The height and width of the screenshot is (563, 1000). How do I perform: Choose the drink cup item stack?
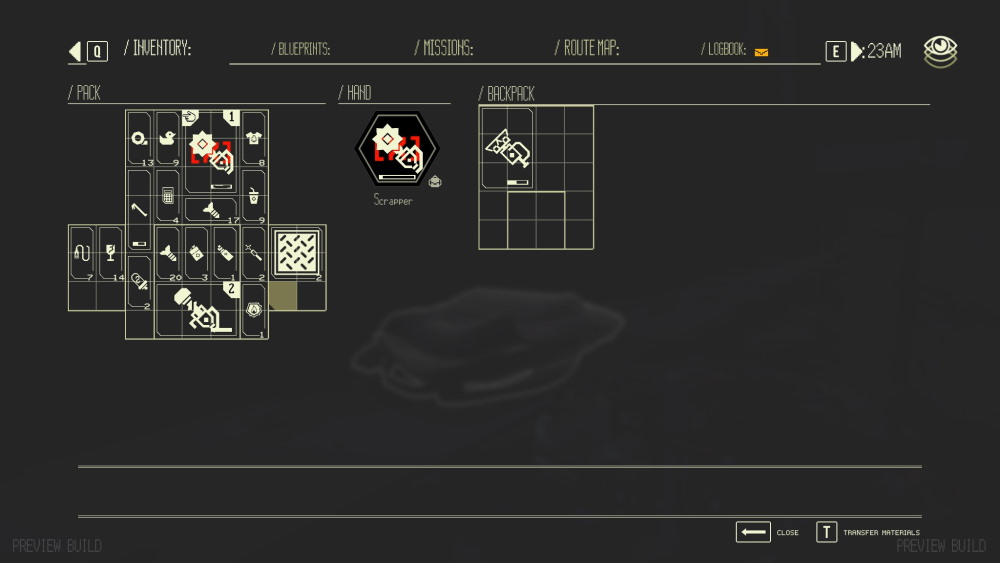click(253, 196)
